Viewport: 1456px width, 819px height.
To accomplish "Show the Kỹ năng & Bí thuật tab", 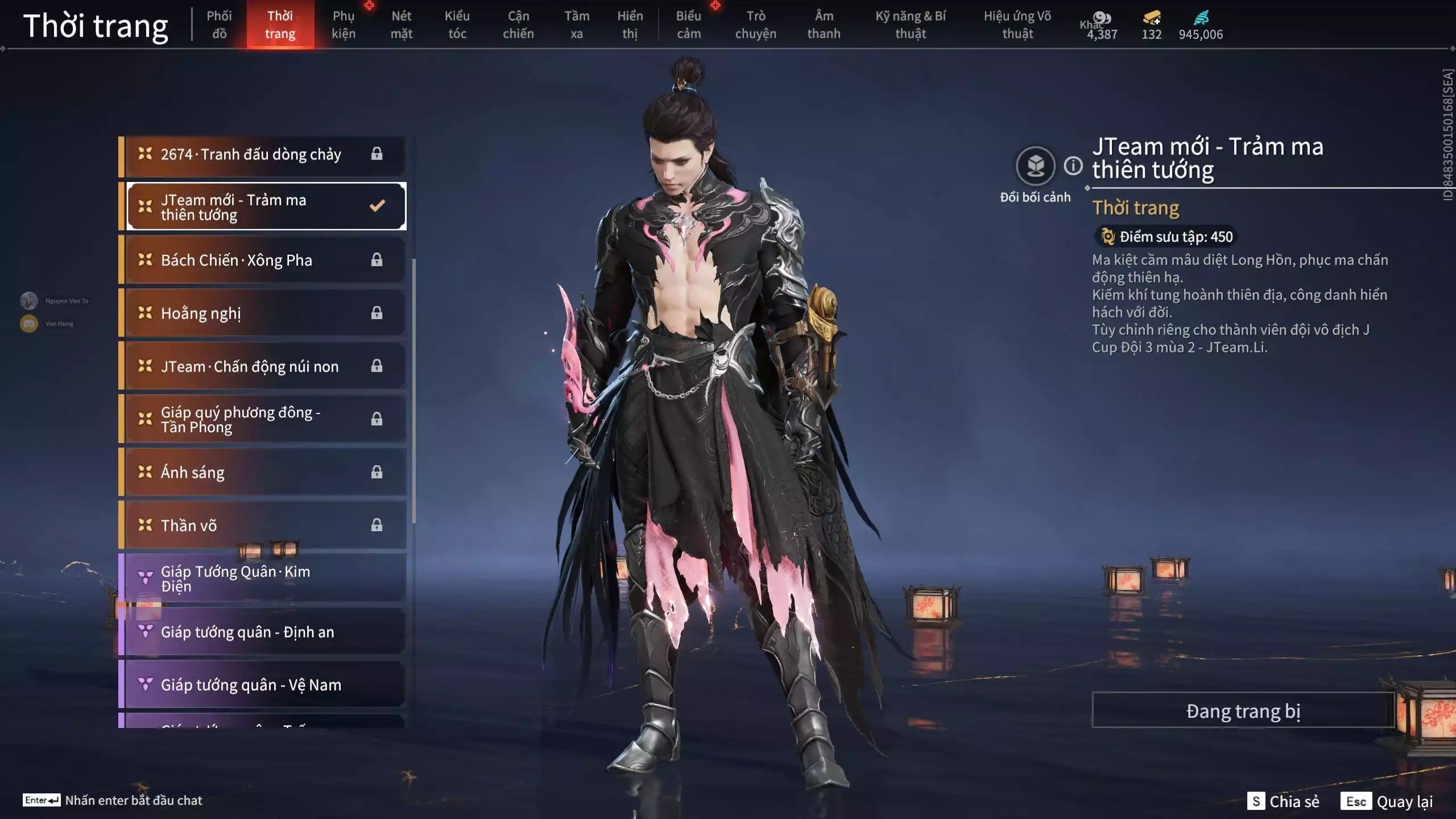I will pyautogui.click(x=910, y=24).
